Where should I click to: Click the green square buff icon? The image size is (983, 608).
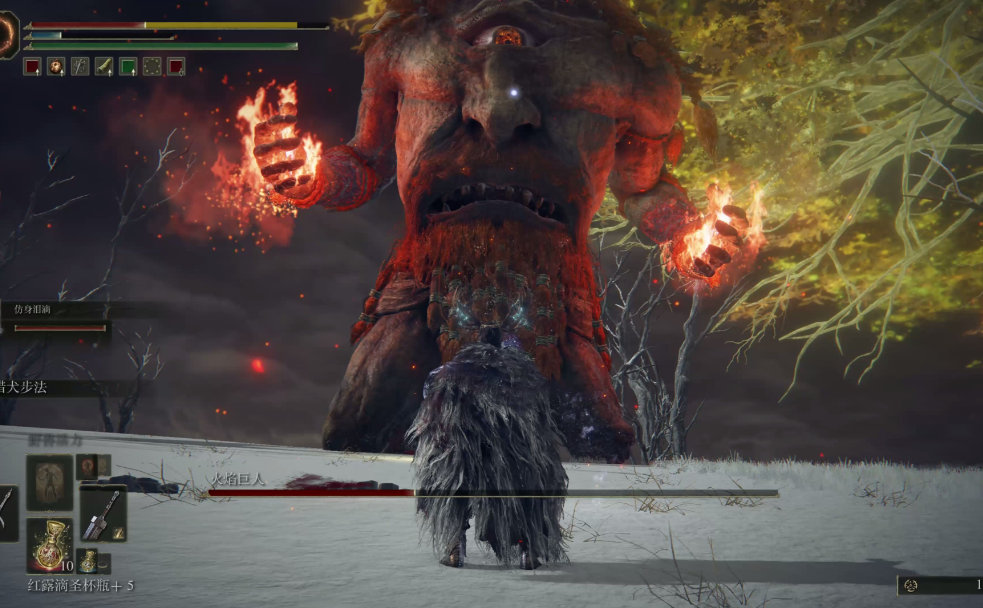pos(128,67)
